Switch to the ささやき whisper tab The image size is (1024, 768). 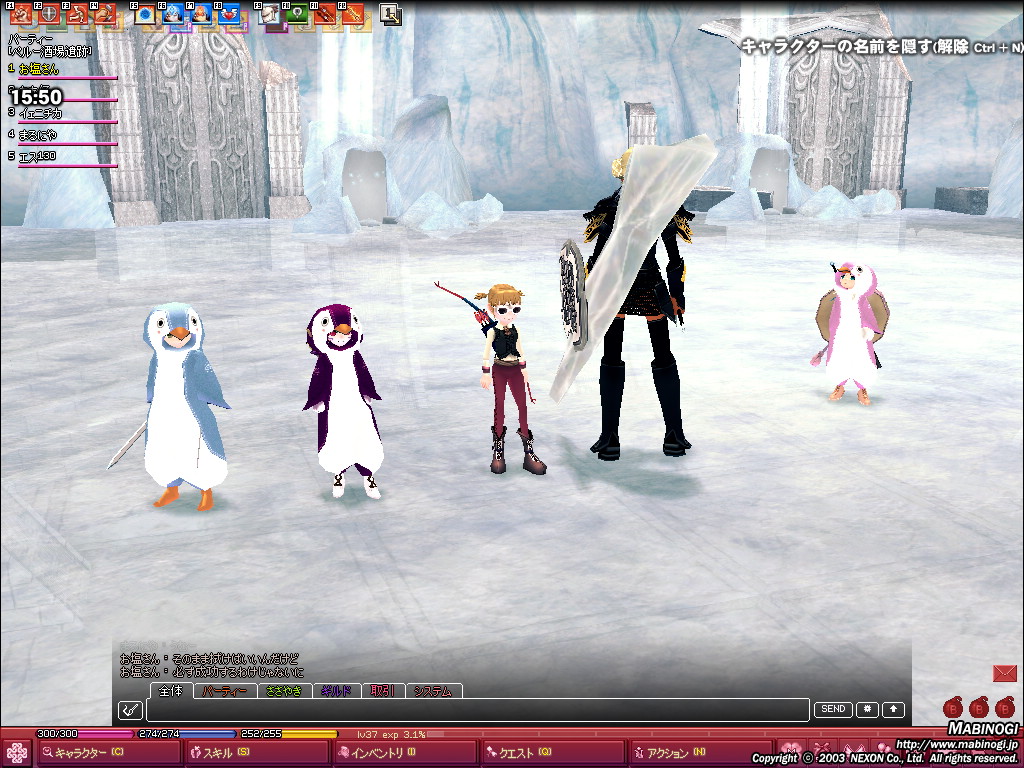pos(283,691)
